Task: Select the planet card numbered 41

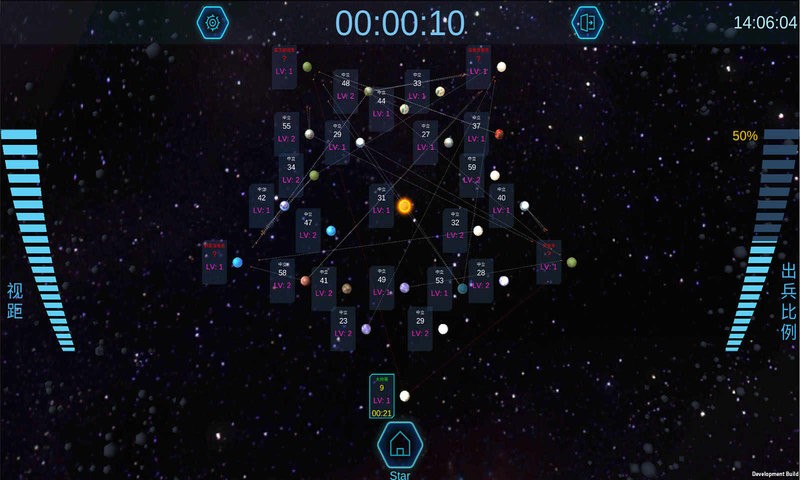Action: coord(324,288)
